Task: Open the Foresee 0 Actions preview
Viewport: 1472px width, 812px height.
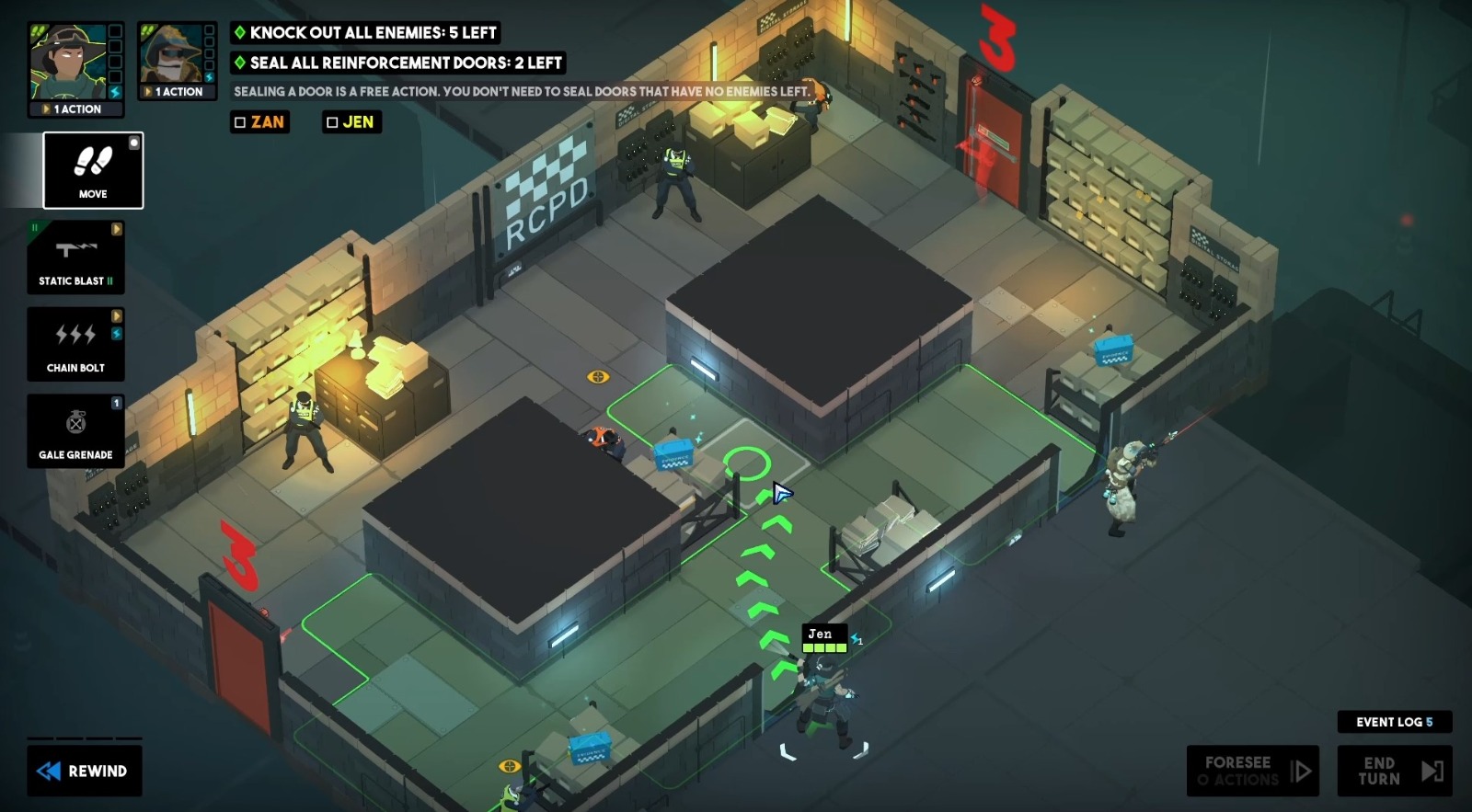Action: tap(1253, 771)
